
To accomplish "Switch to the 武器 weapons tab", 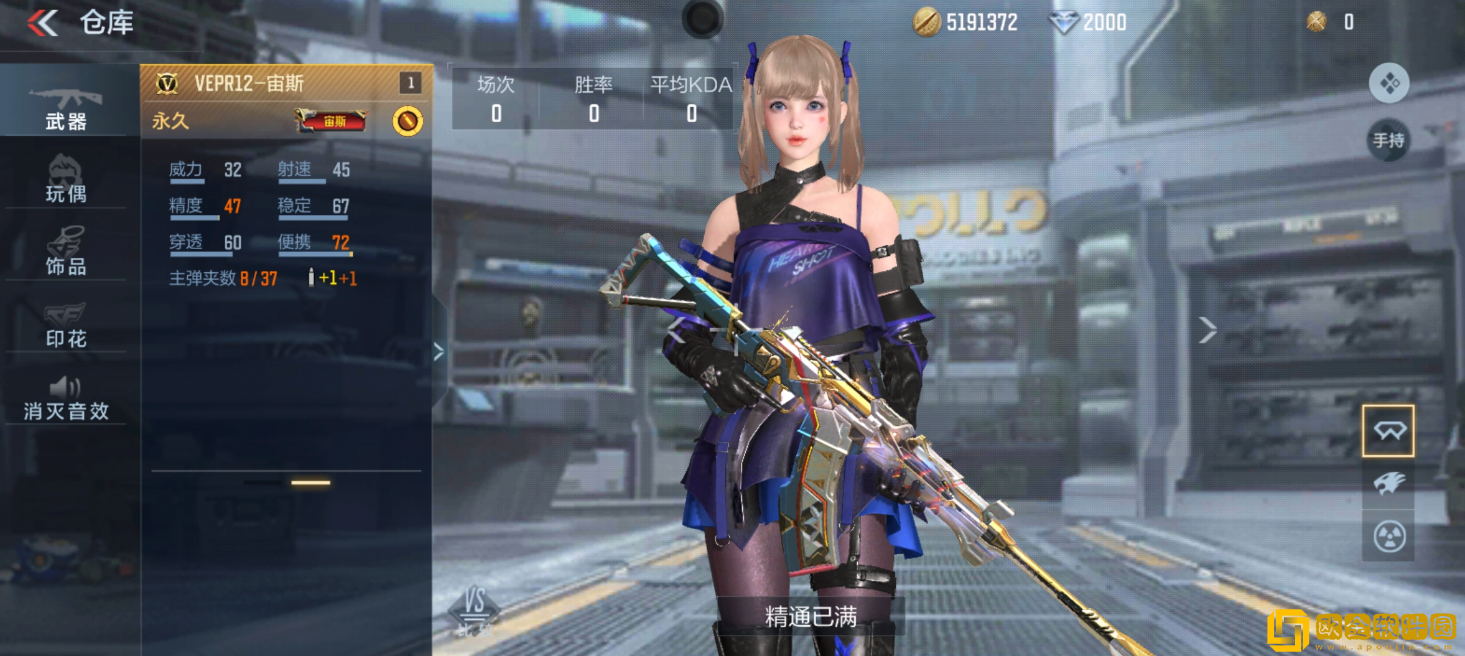I will [x=66, y=107].
